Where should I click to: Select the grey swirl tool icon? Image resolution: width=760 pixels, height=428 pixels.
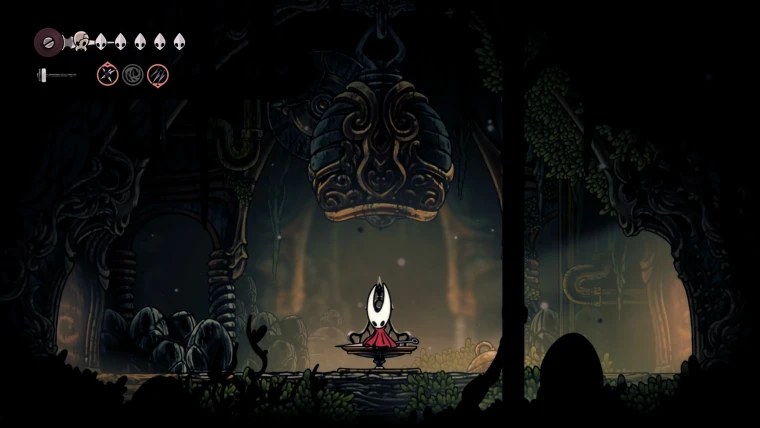point(133,74)
